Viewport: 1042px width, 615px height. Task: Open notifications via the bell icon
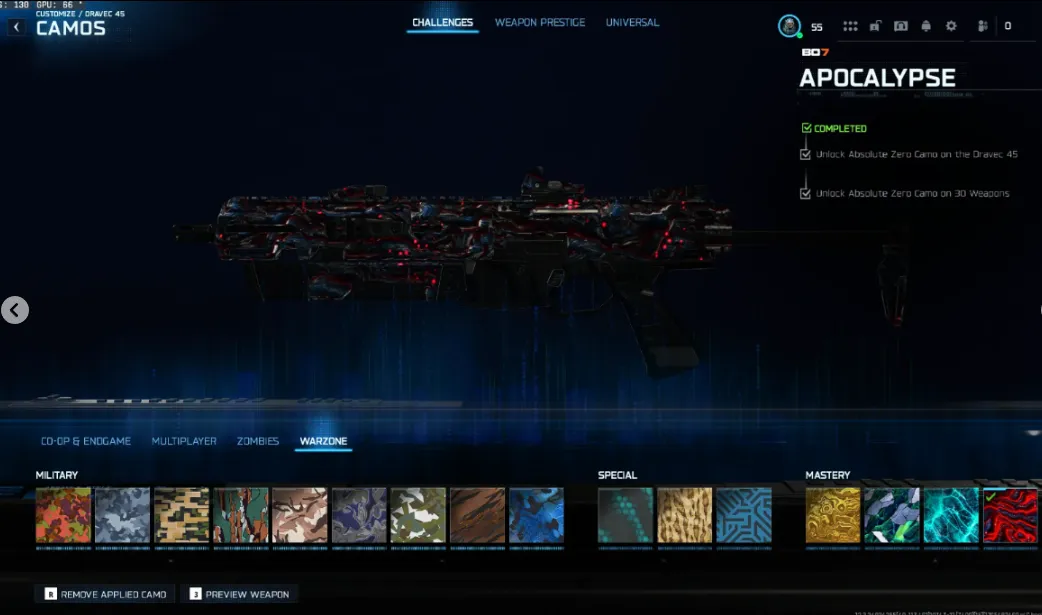[926, 27]
